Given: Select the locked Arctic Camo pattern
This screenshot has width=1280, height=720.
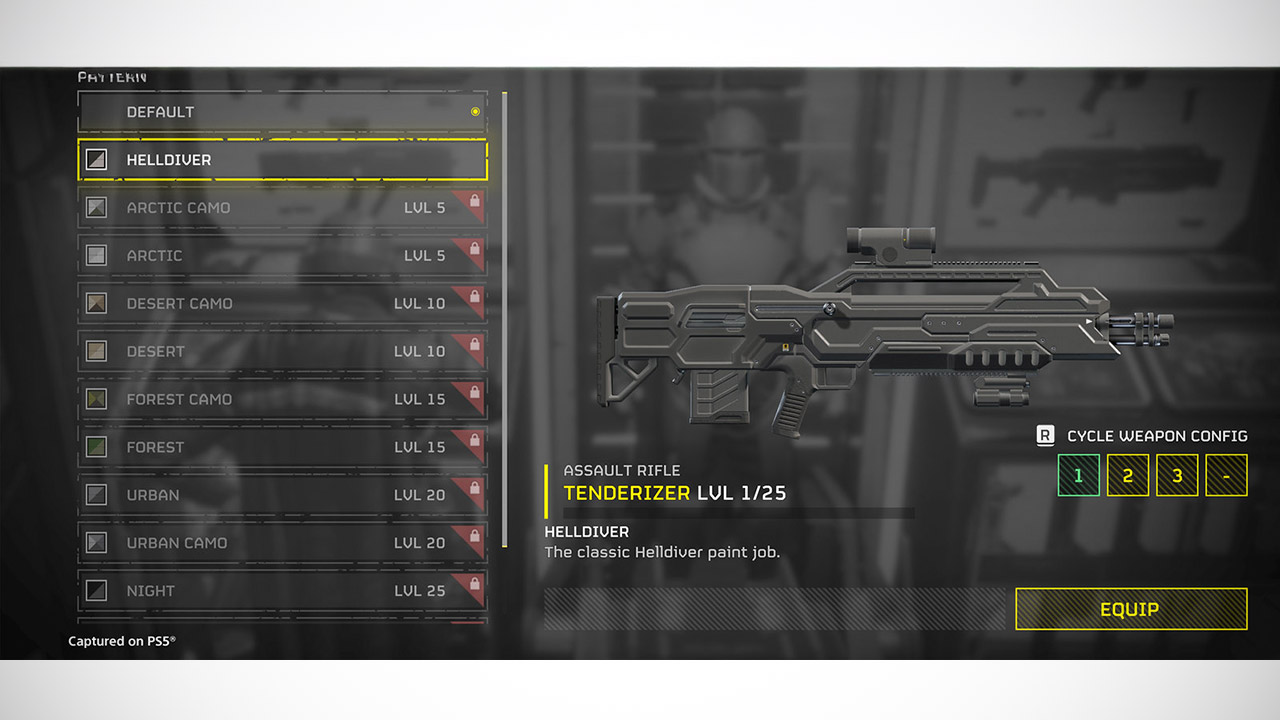Looking at the screenshot, I should [282, 208].
